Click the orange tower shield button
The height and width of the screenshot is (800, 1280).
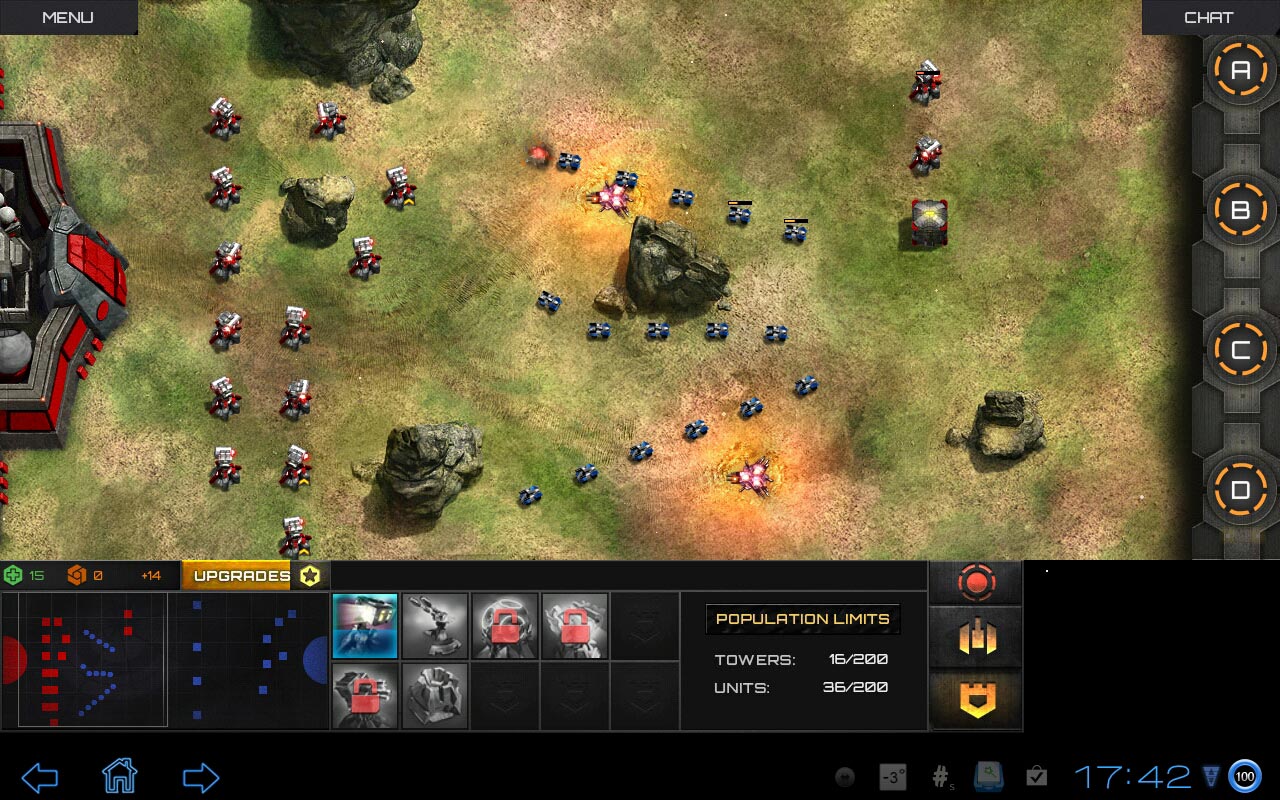click(976, 699)
